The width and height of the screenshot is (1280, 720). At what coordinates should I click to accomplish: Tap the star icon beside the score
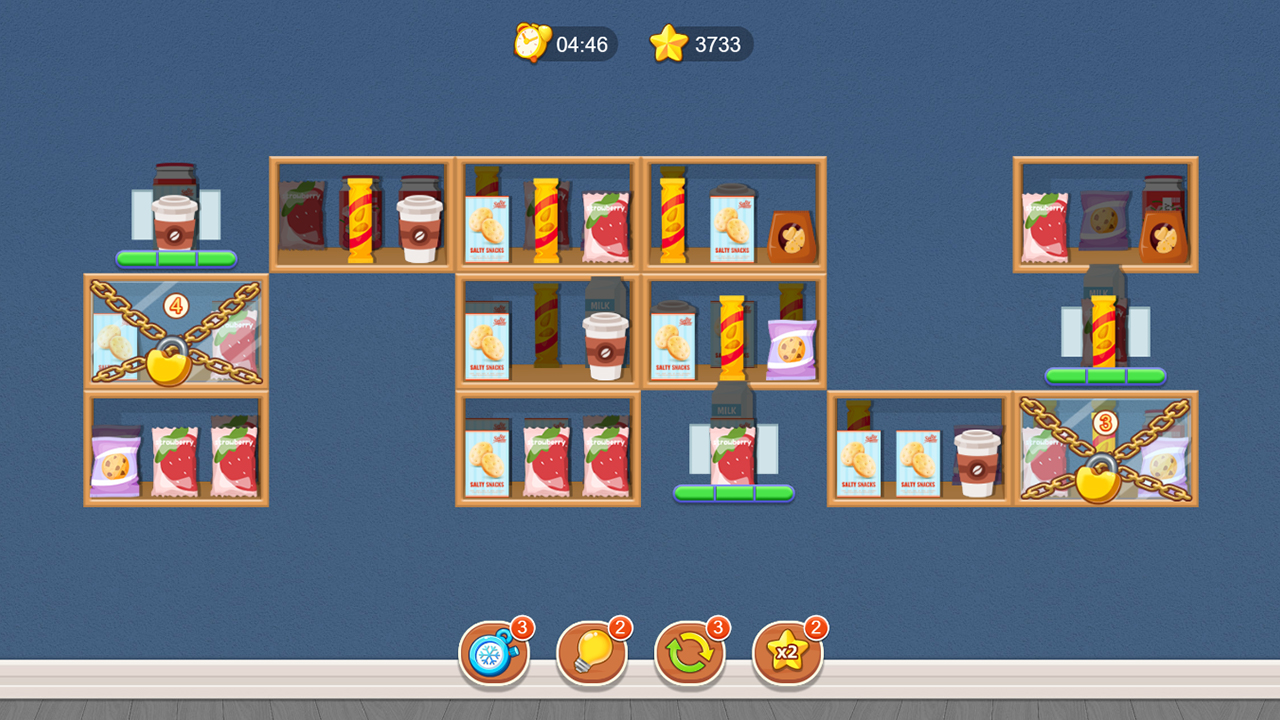[666, 43]
